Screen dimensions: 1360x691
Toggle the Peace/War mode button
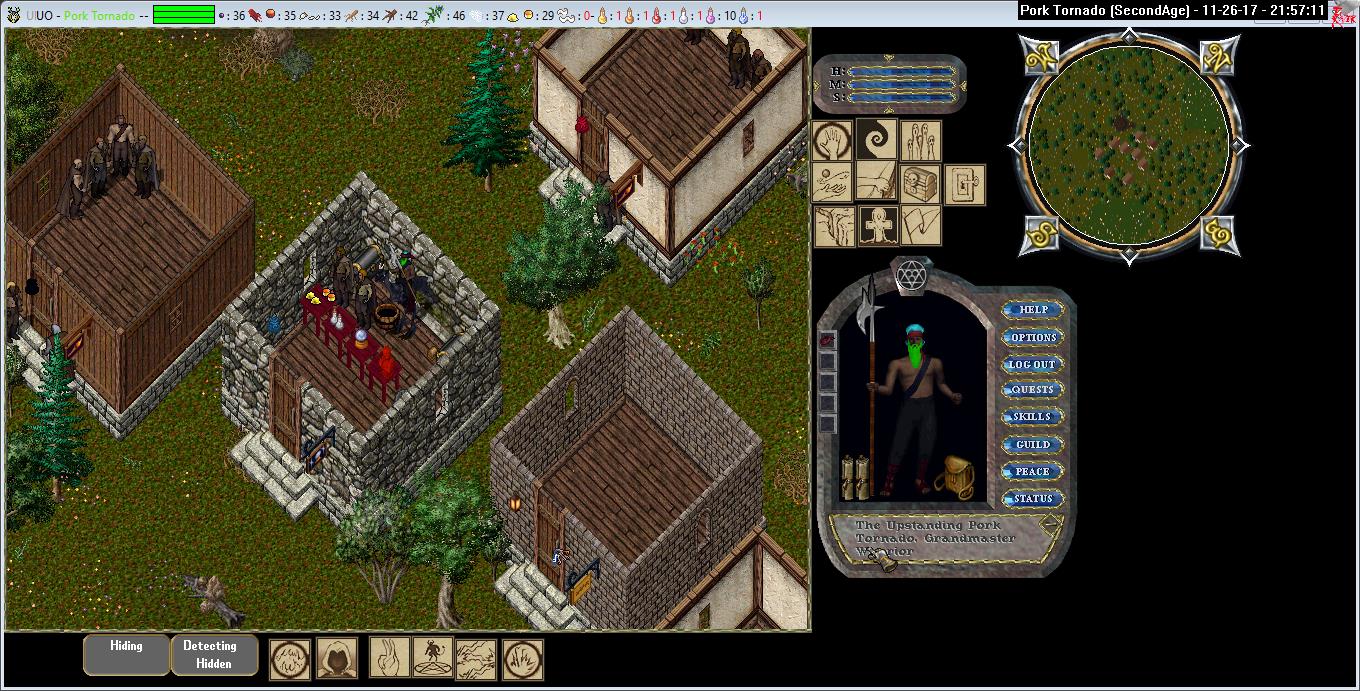pyautogui.click(x=1033, y=471)
